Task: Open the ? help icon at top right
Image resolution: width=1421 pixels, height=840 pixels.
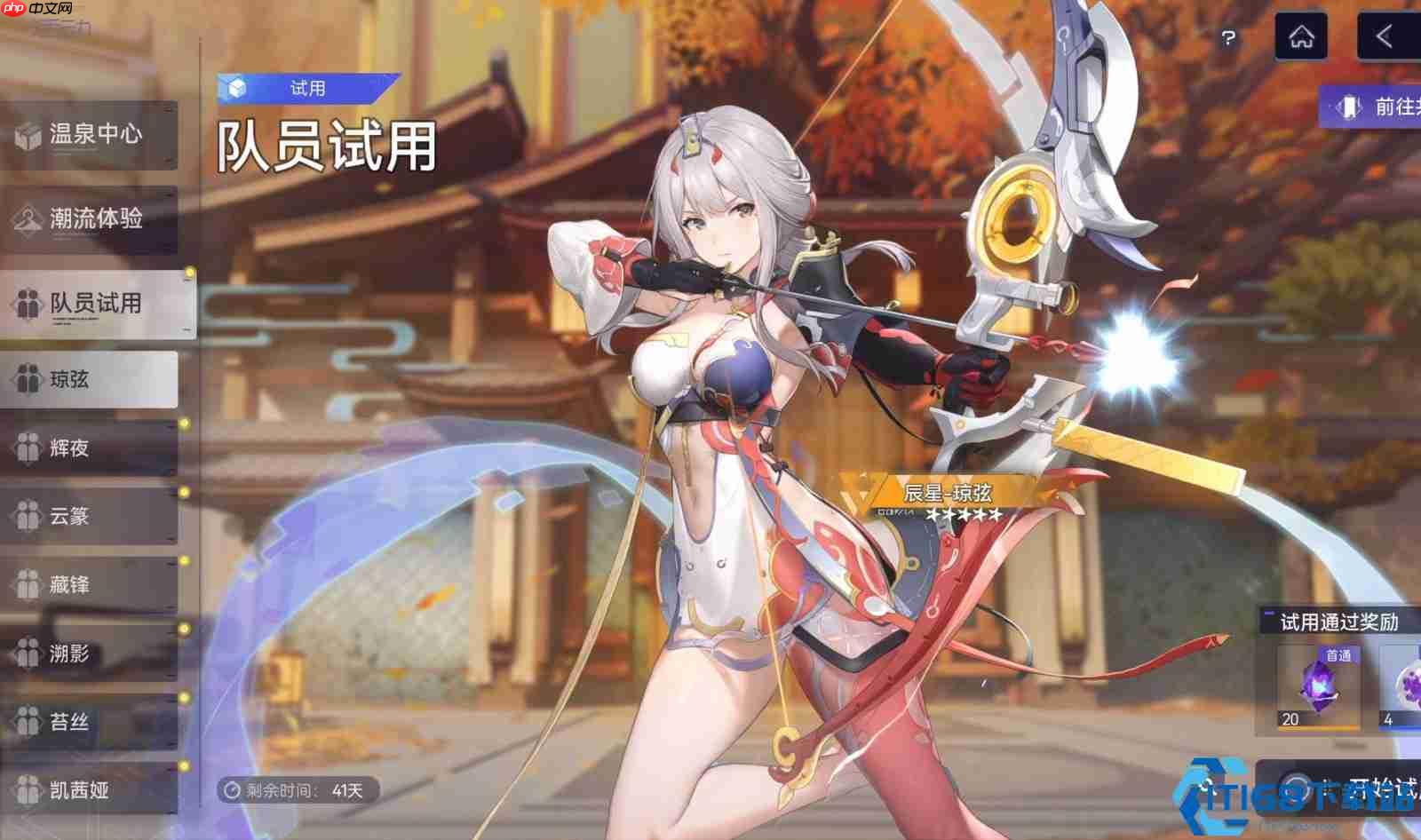Action: [x=1228, y=36]
